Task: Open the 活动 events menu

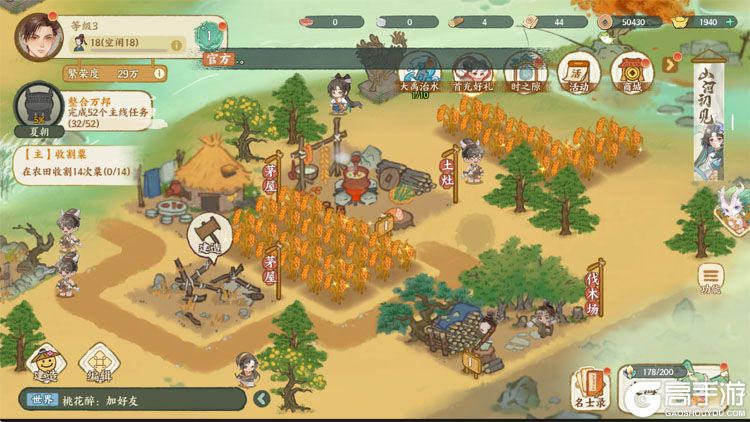Action: coord(578,71)
